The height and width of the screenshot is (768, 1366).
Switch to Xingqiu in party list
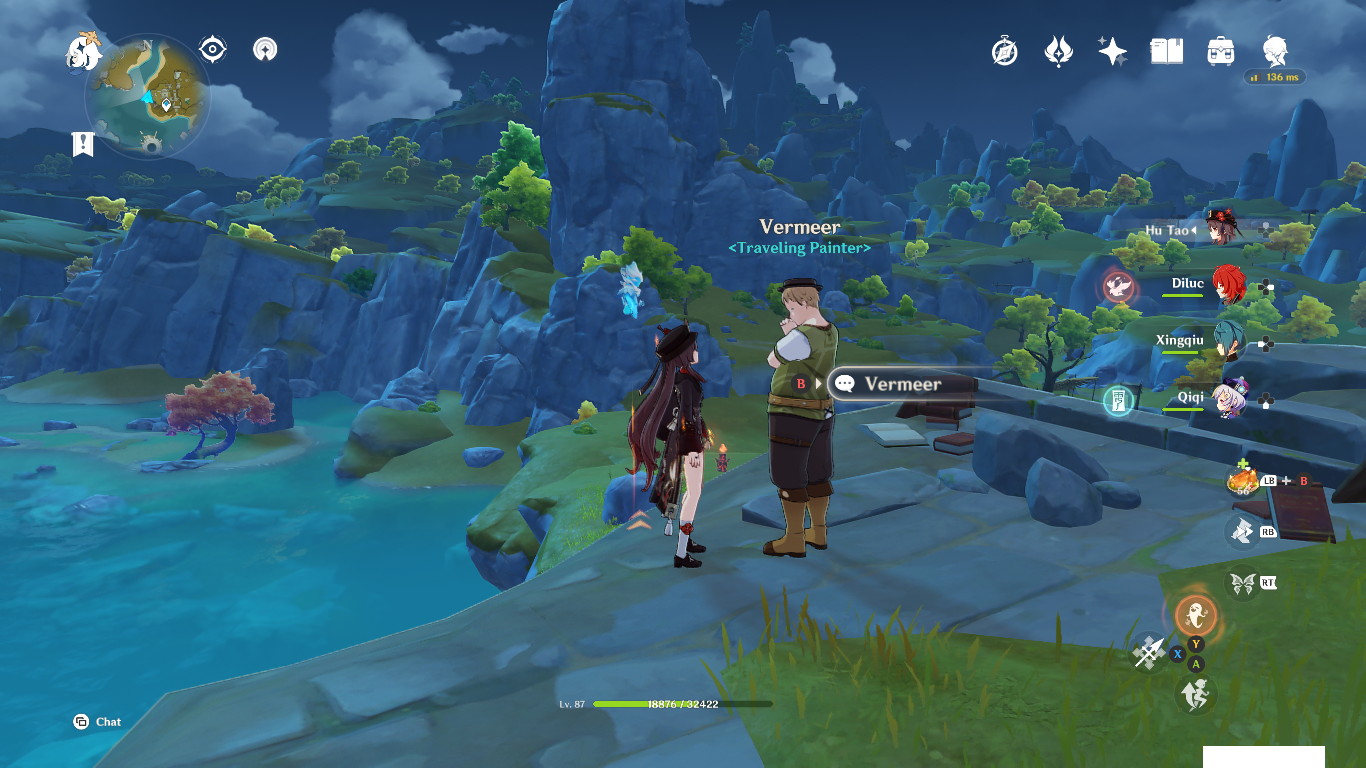[1229, 342]
